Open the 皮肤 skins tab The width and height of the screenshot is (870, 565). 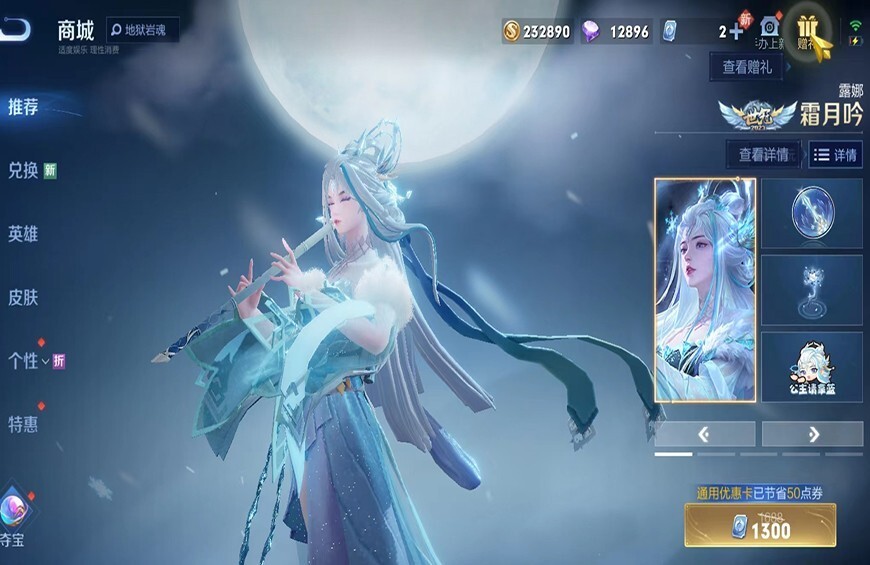tap(24, 297)
